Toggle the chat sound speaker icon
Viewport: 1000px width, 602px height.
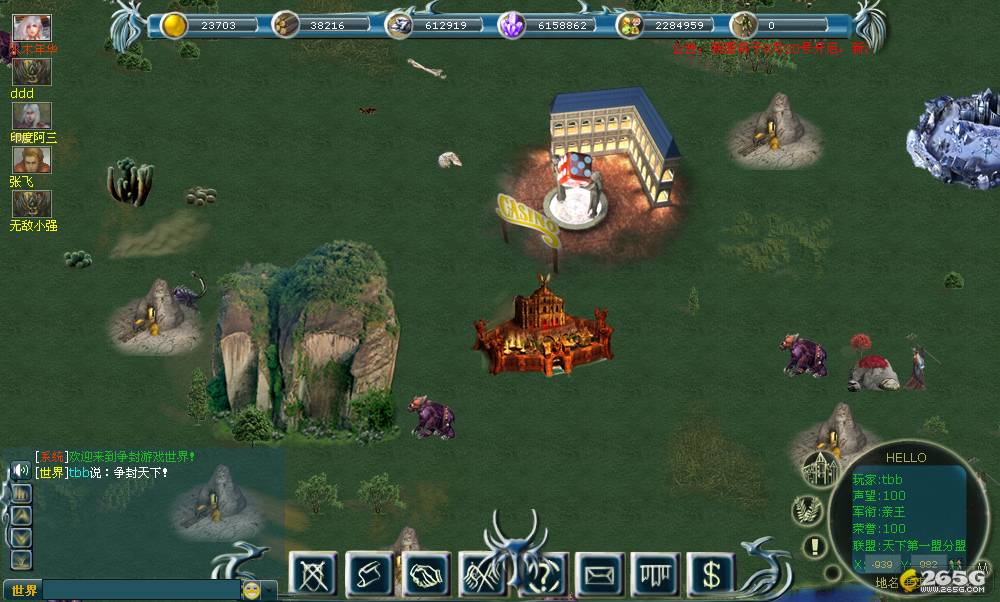(x=20, y=469)
